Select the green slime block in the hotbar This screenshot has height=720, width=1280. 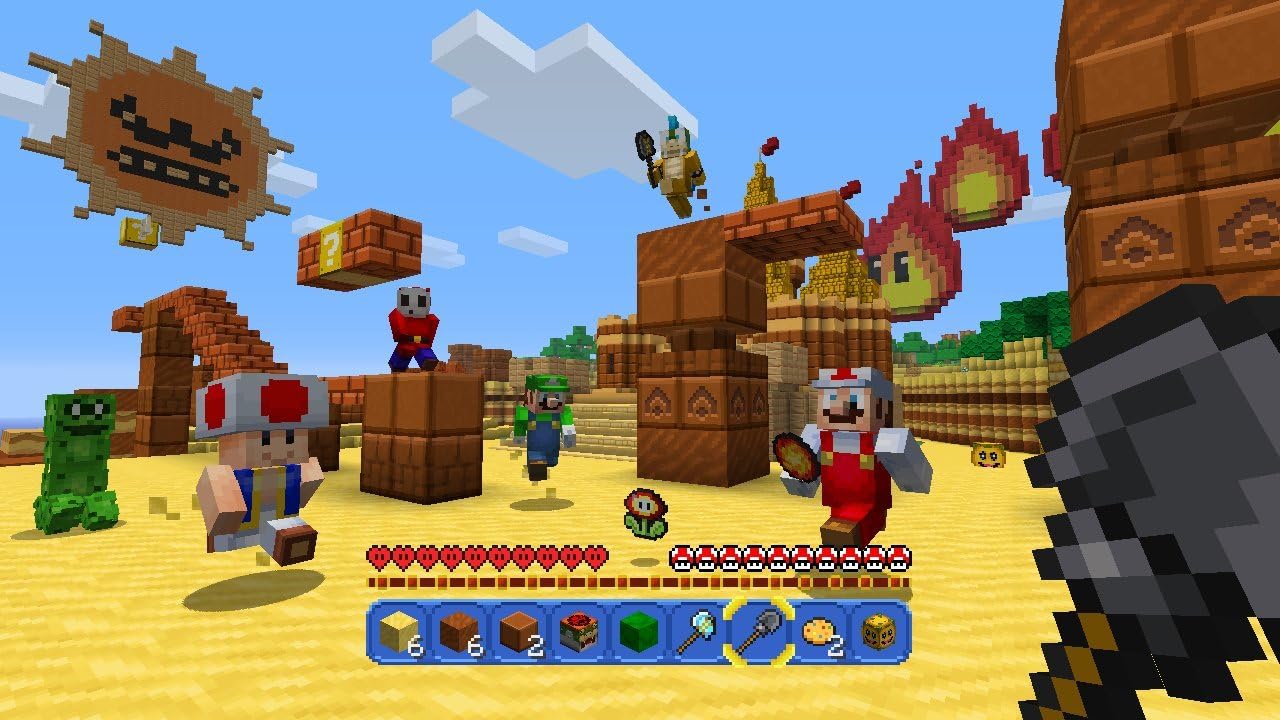(639, 631)
